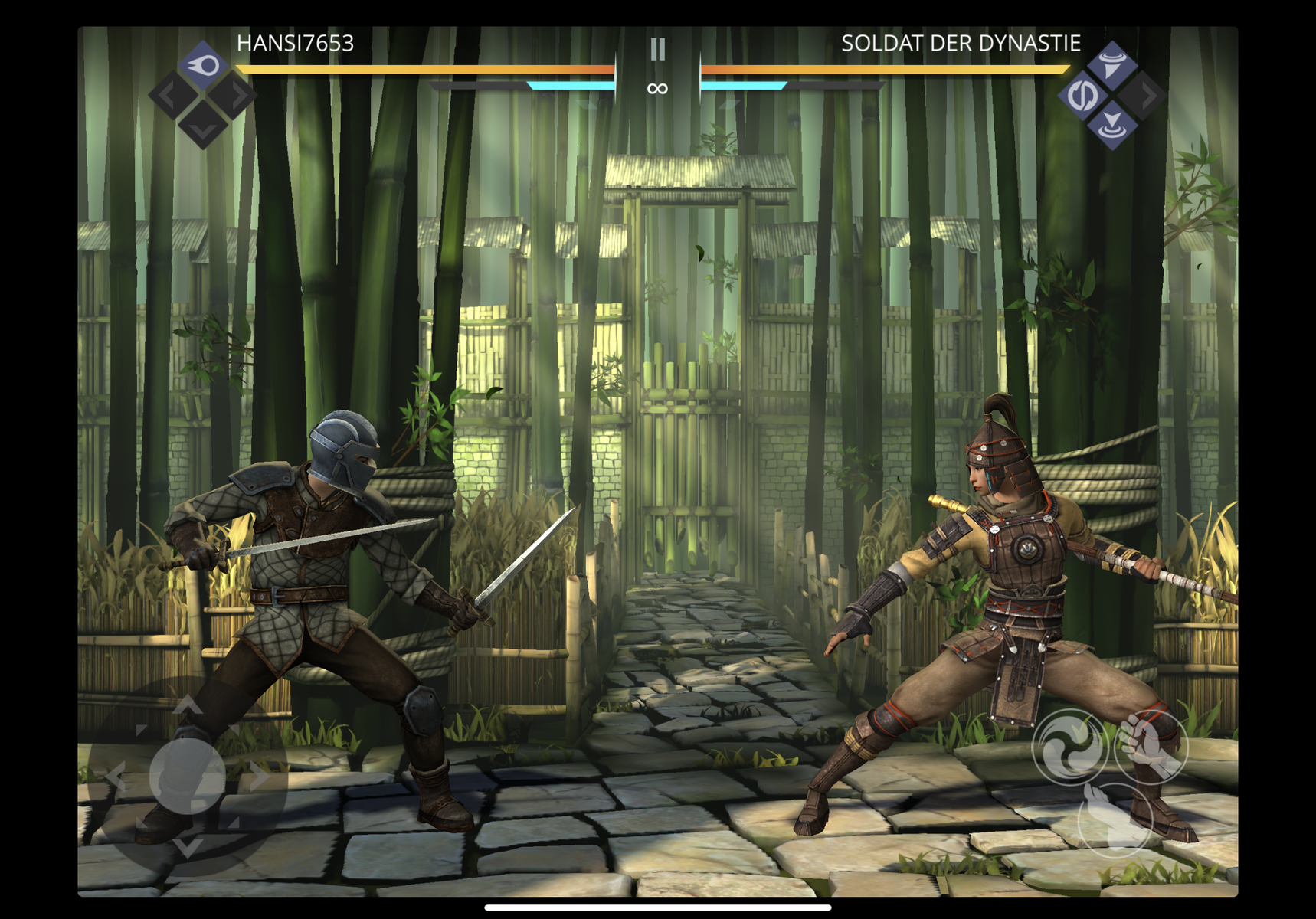Tap the joystick's right arrow
The width and height of the screenshot is (1316, 919).
[x=259, y=777]
